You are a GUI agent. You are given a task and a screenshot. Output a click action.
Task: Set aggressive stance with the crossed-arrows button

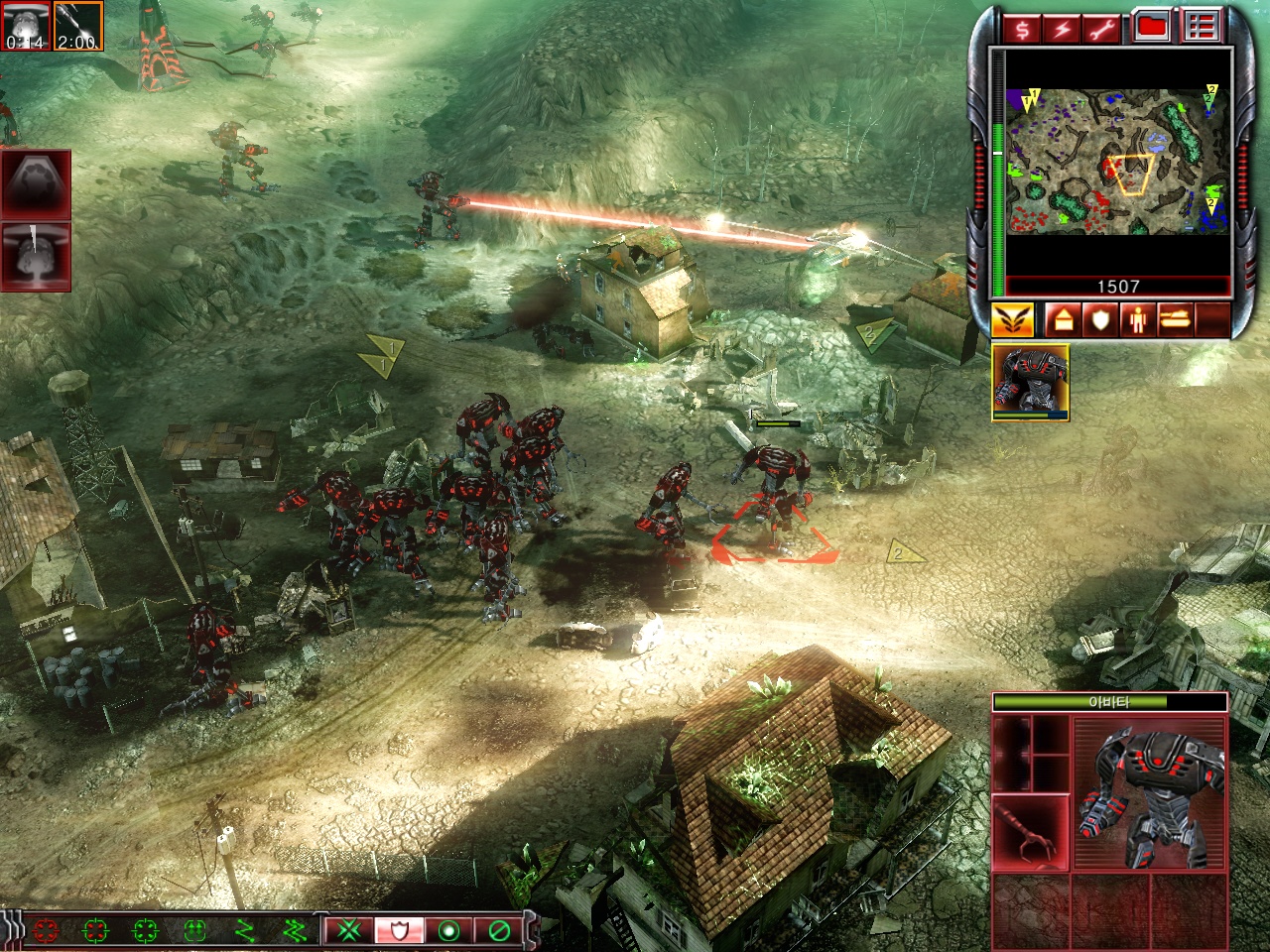348,930
